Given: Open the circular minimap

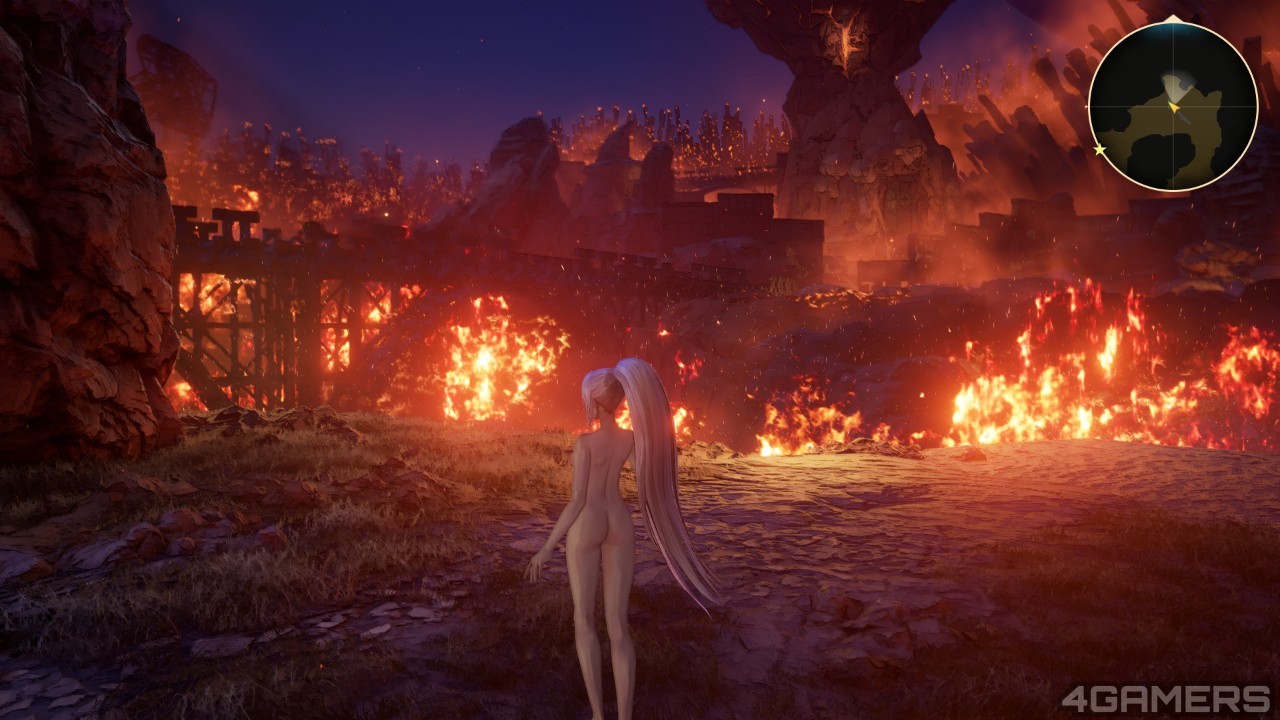Looking at the screenshot, I should [x=1172, y=107].
